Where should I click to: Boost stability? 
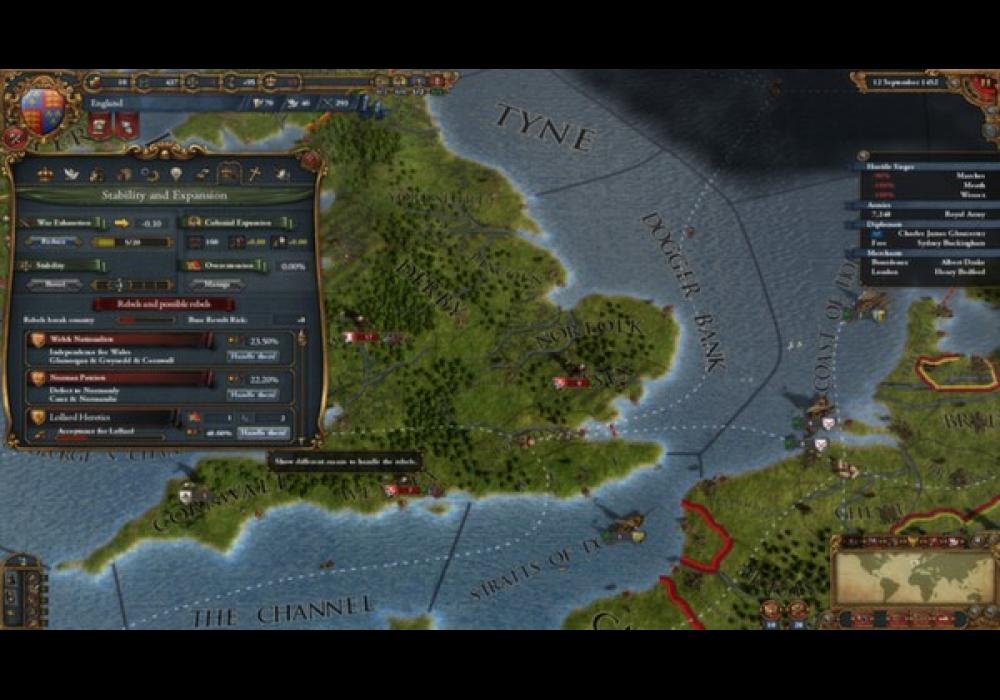53,284
